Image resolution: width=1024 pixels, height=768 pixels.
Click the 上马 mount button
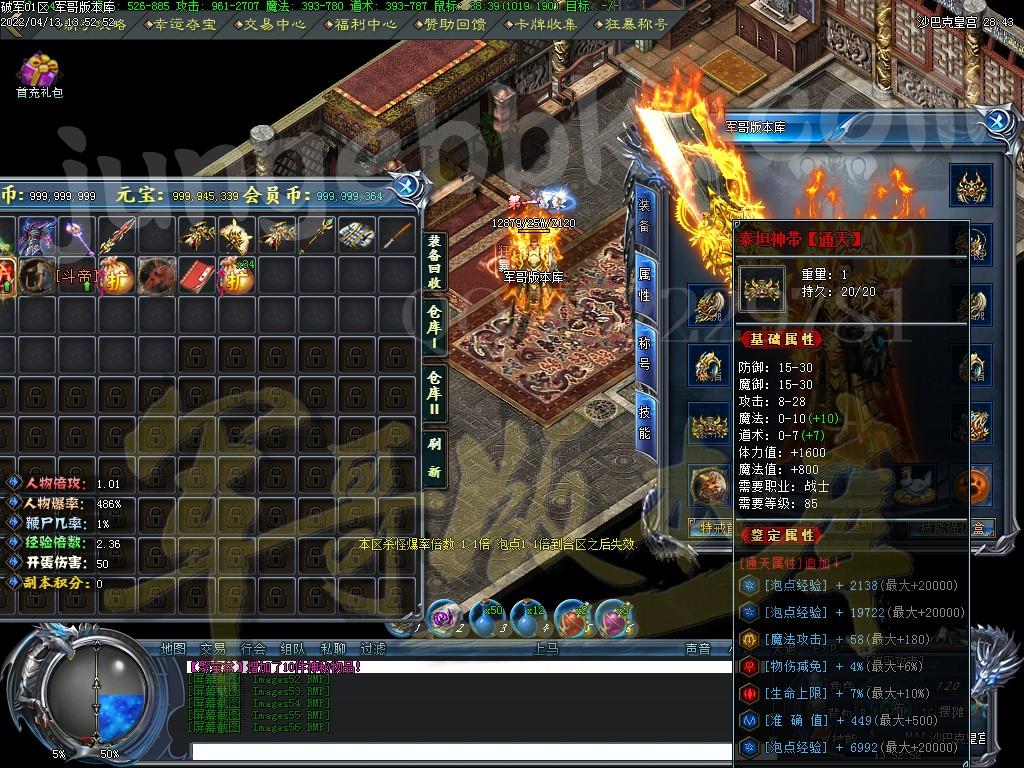click(x=546, y=649)
